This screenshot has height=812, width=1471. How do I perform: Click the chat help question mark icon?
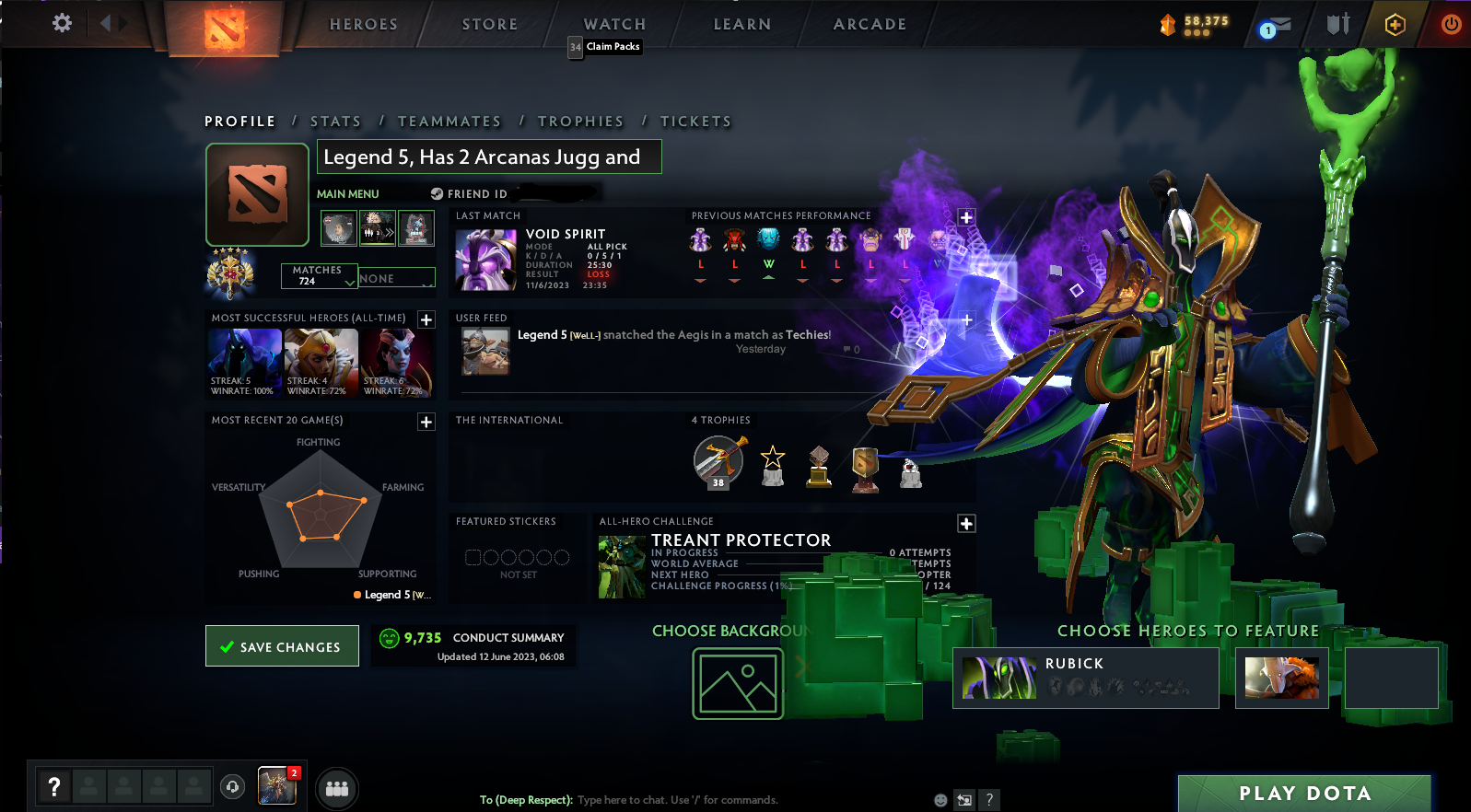coord(990,800)
